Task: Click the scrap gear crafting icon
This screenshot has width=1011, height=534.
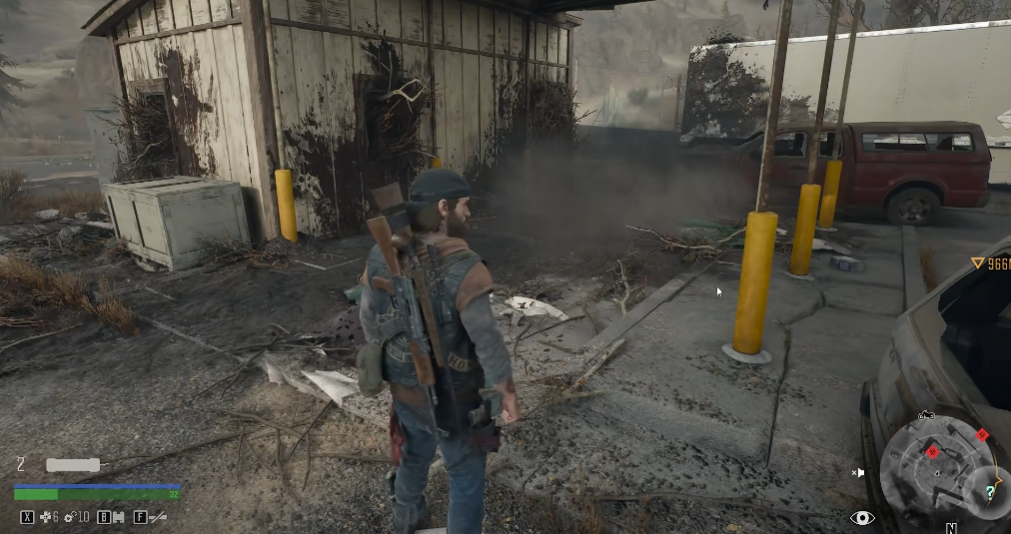Action: (70, 517)
